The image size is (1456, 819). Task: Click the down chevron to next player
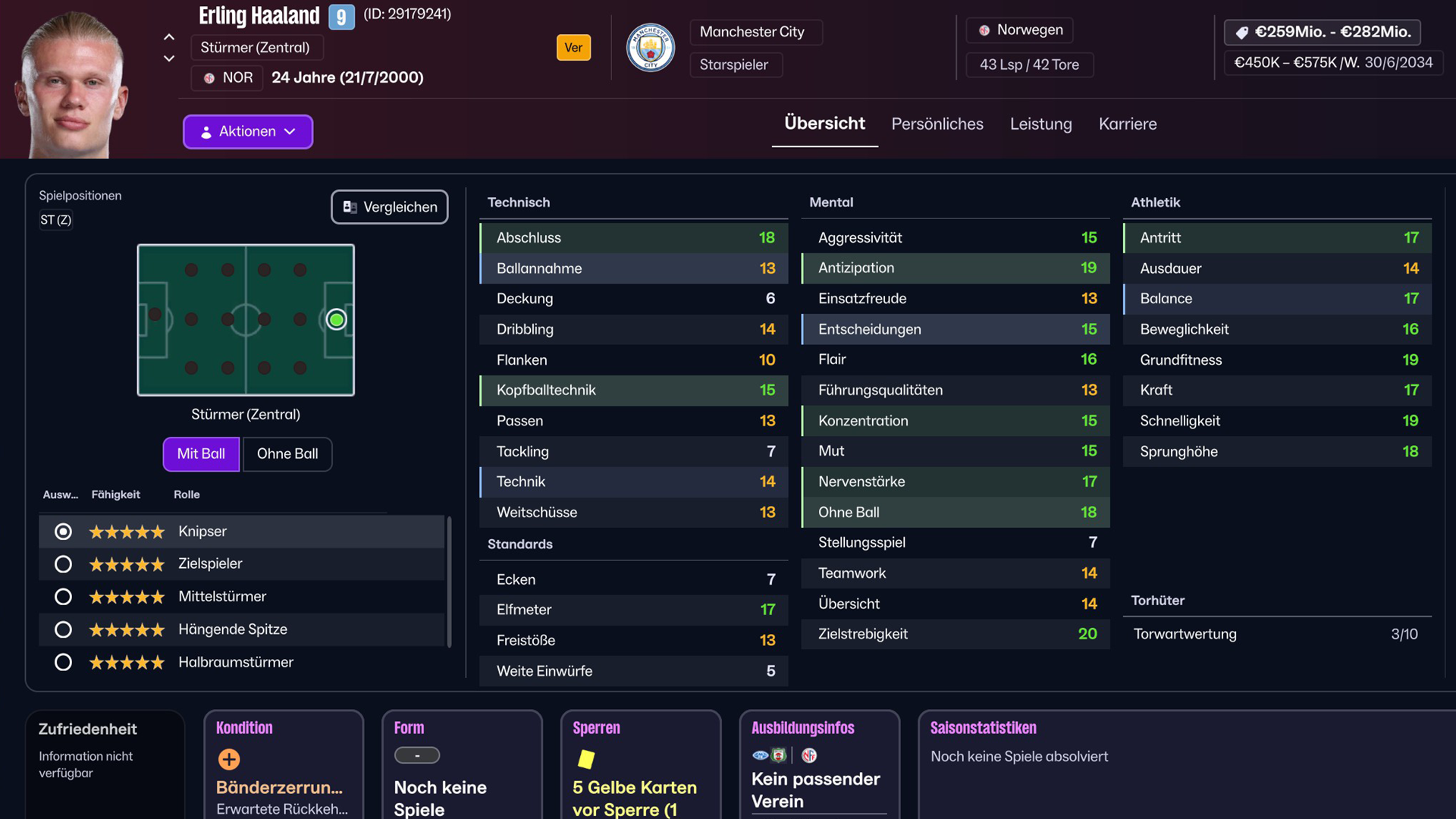point(169,58)
